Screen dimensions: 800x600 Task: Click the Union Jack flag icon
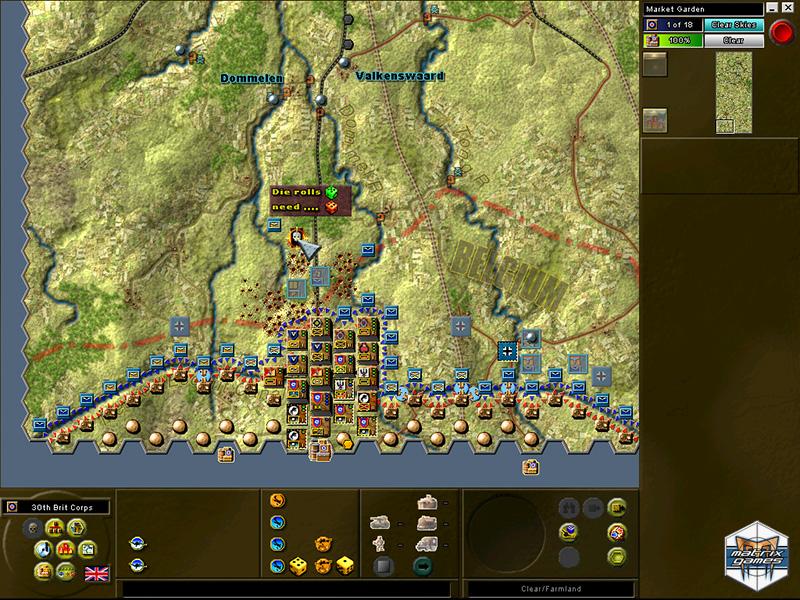point(97,573)
